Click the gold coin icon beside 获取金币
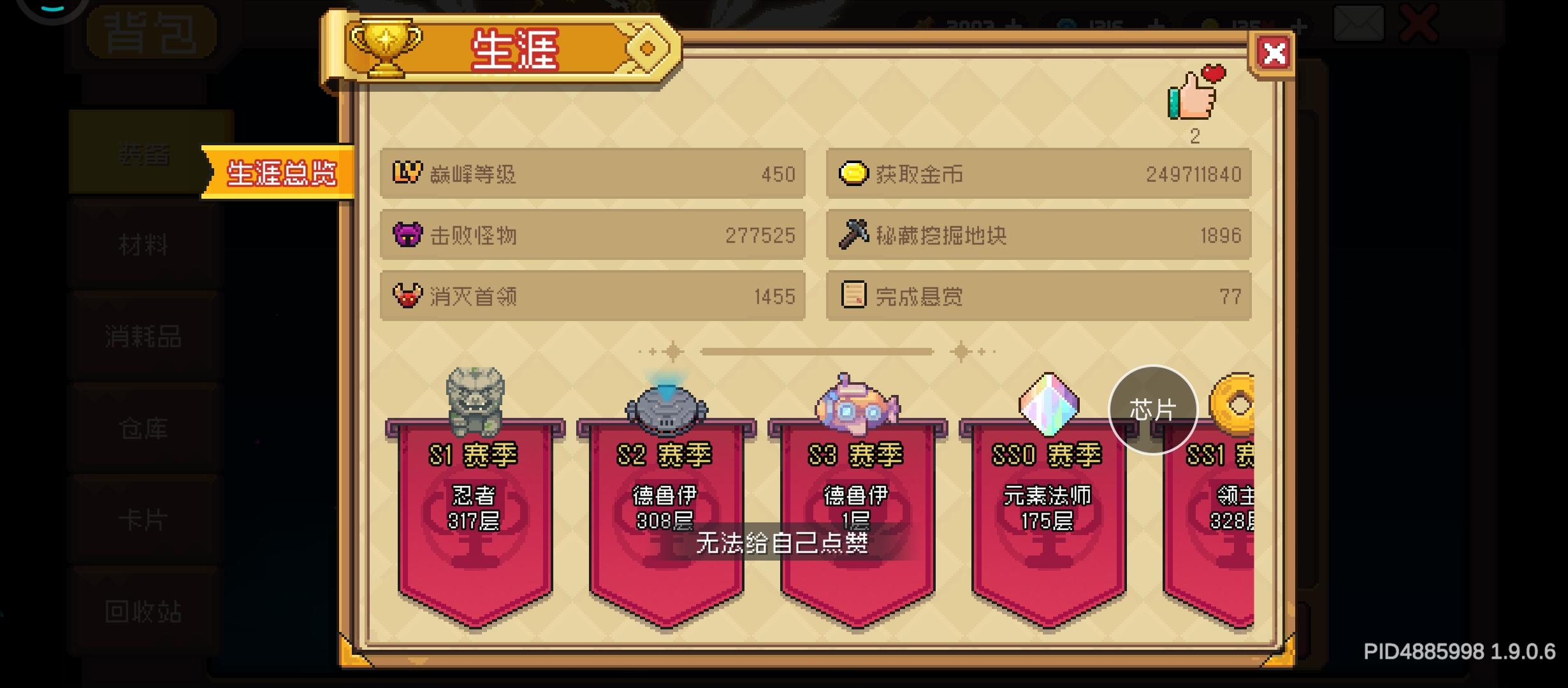The height and width of the screenshot is (688, 1568). click(853, 173)
